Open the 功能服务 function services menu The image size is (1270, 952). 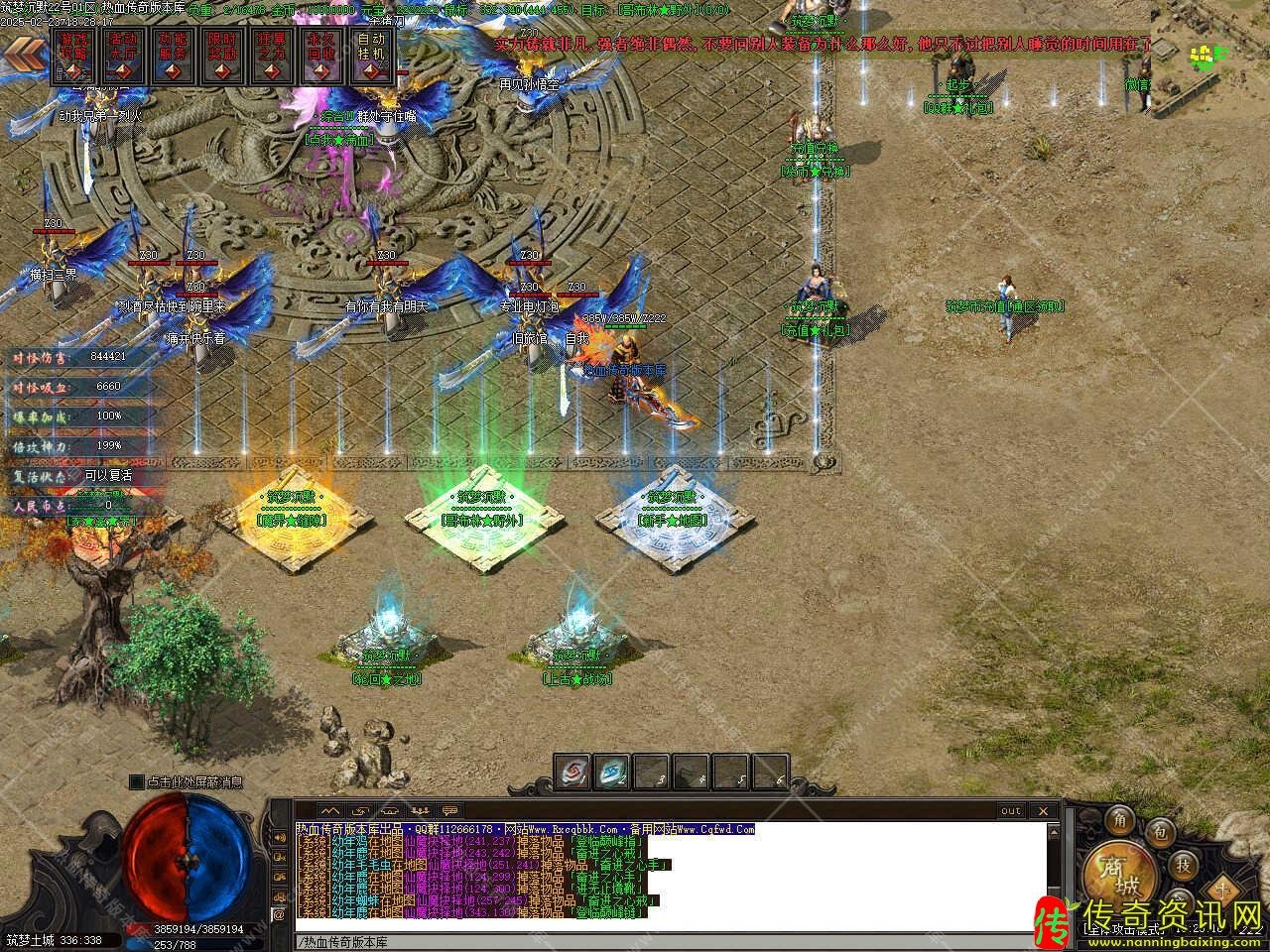[173, 56]
